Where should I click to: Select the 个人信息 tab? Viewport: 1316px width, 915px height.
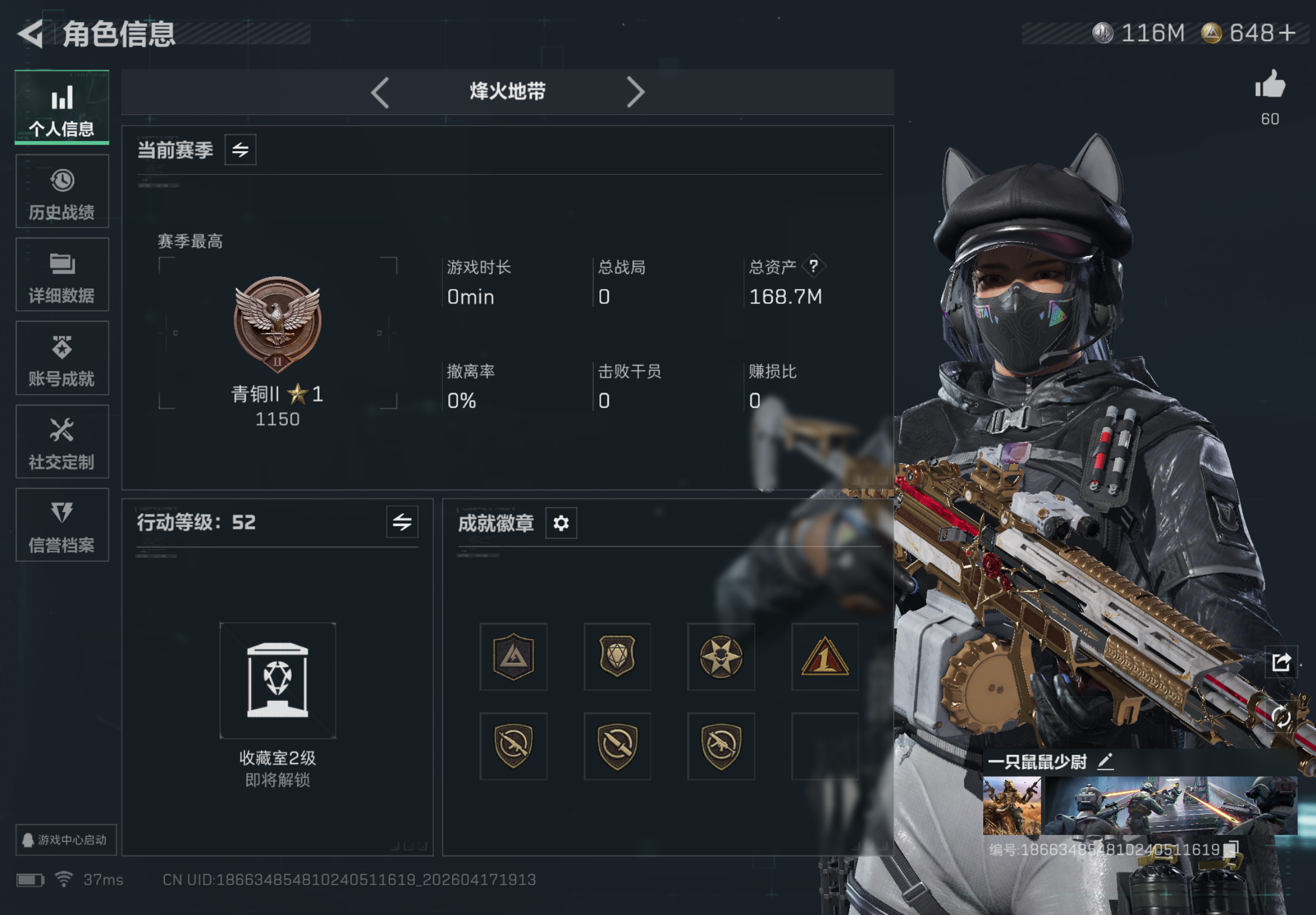pos(62,108)
